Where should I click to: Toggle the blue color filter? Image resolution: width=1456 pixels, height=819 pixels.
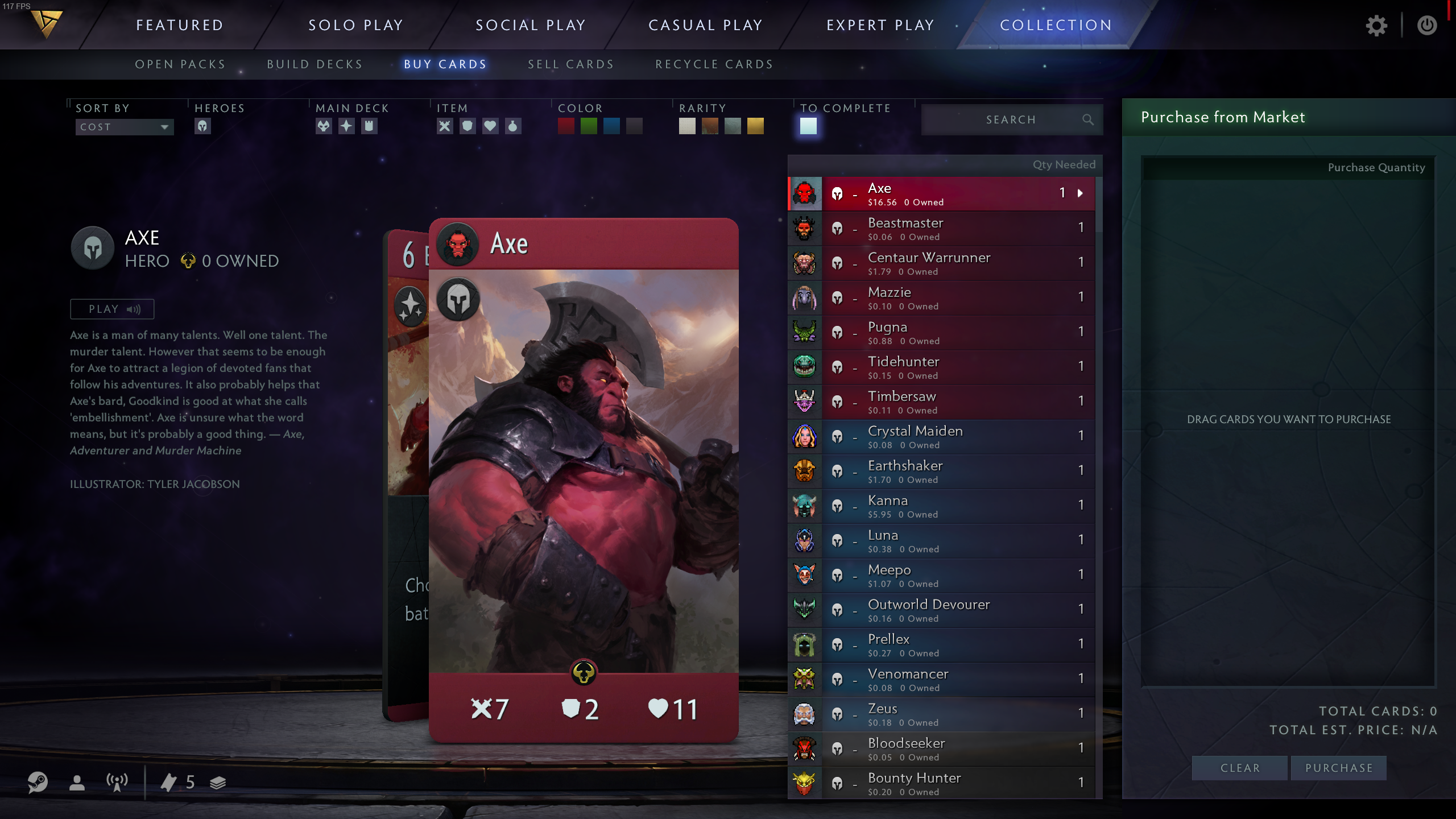(x=612, y=126)
